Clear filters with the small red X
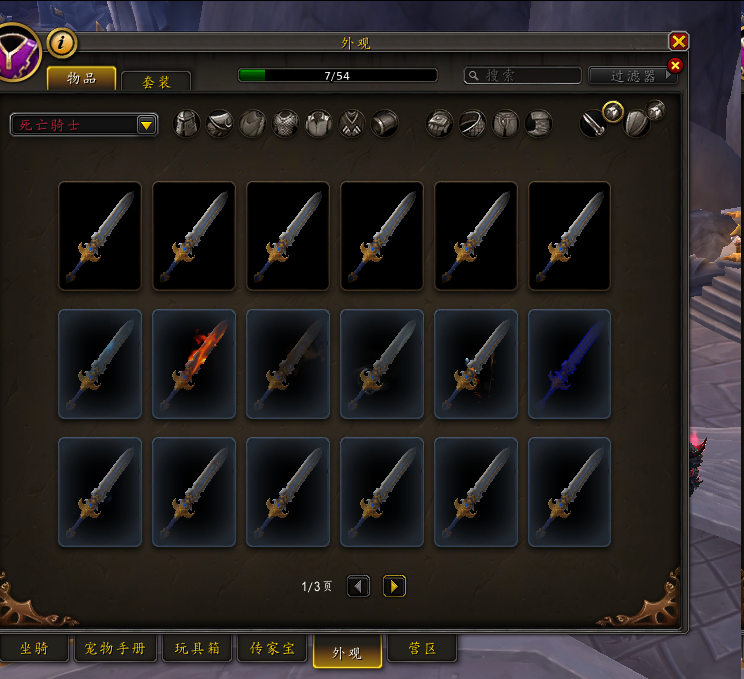This screenshot has height=679, width=744. [x=675, y=65]
